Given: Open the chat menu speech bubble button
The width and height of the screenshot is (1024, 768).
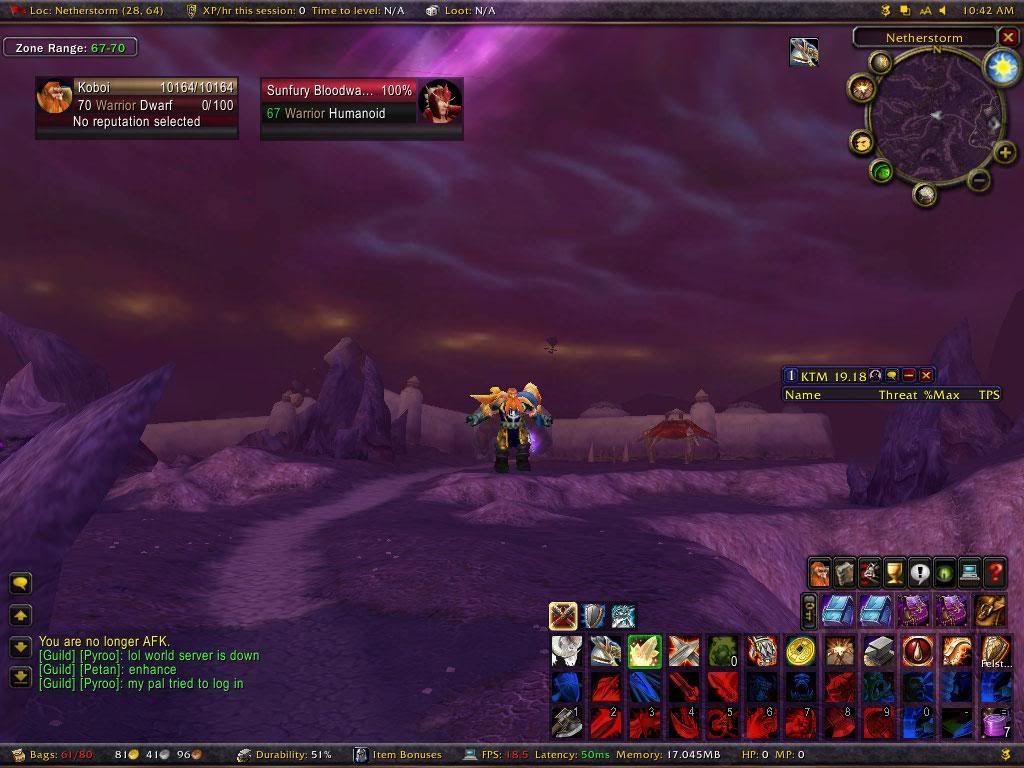Looking at the screenshot, I should [x=20, y=583].
